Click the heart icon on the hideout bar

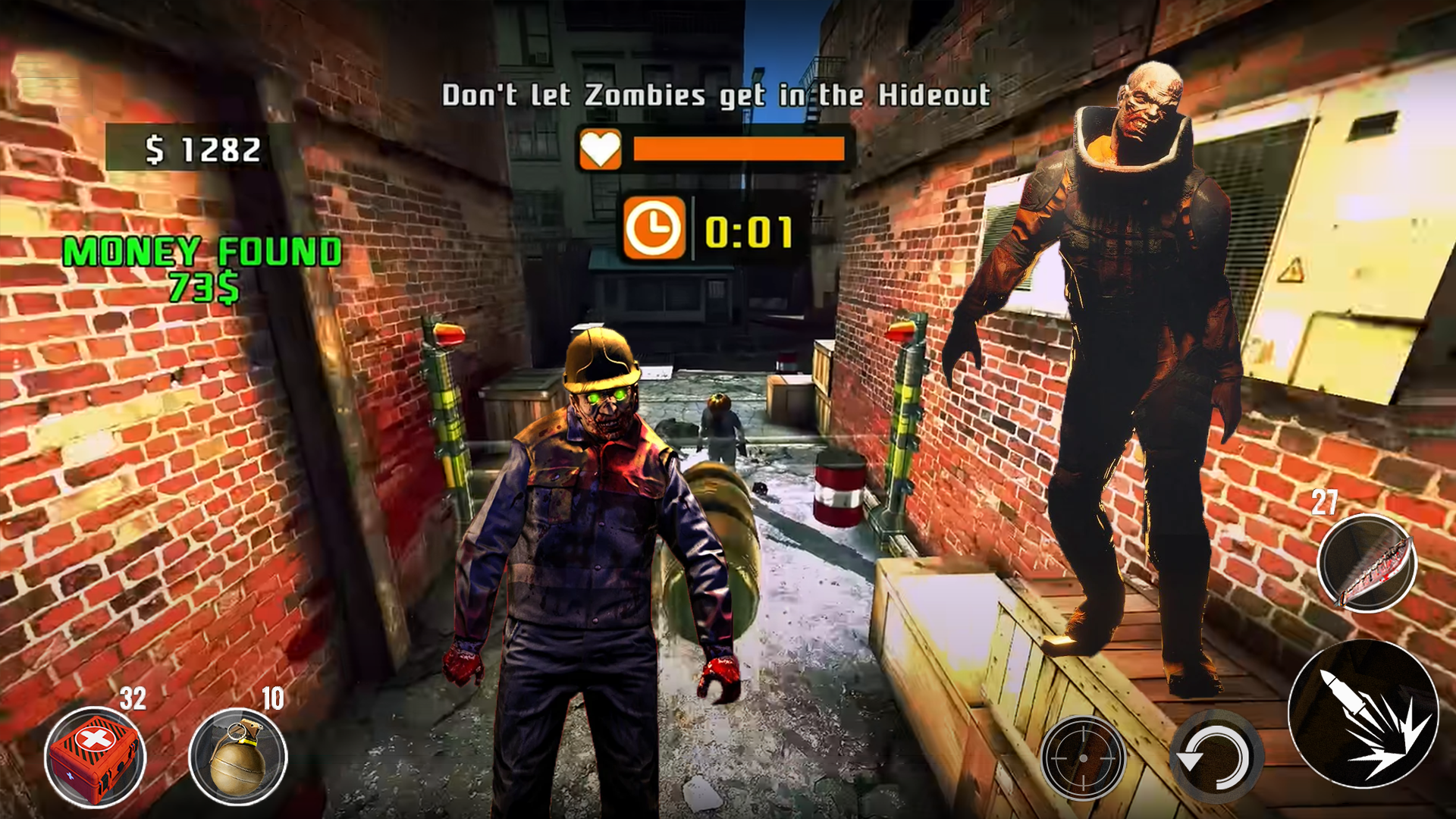(600, 149)
